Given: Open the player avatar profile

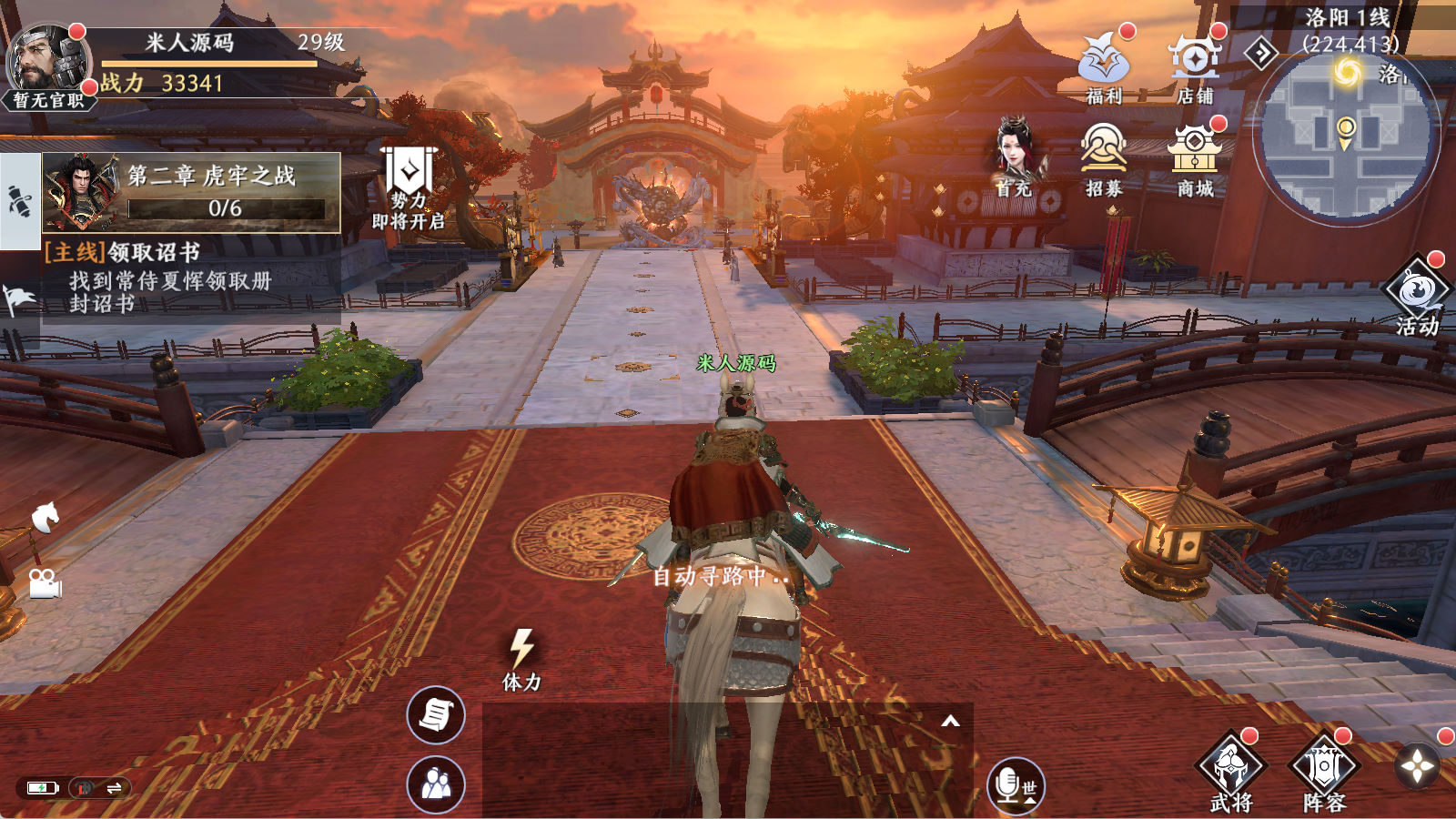Looking at the screenshot, I should pos(47,62).
